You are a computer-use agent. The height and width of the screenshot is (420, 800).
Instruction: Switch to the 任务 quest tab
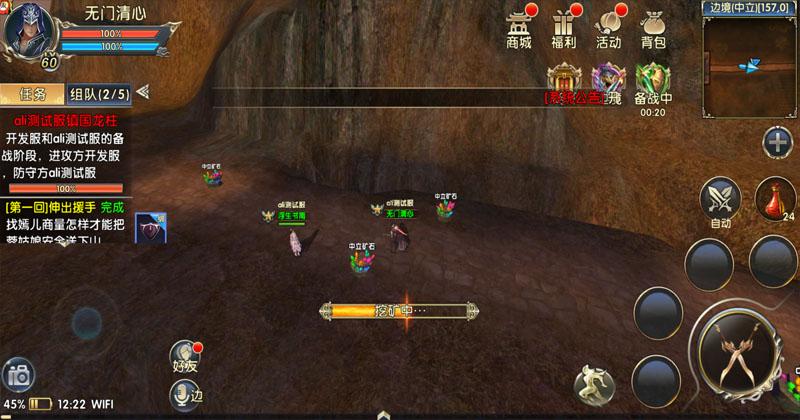[32, 95]
